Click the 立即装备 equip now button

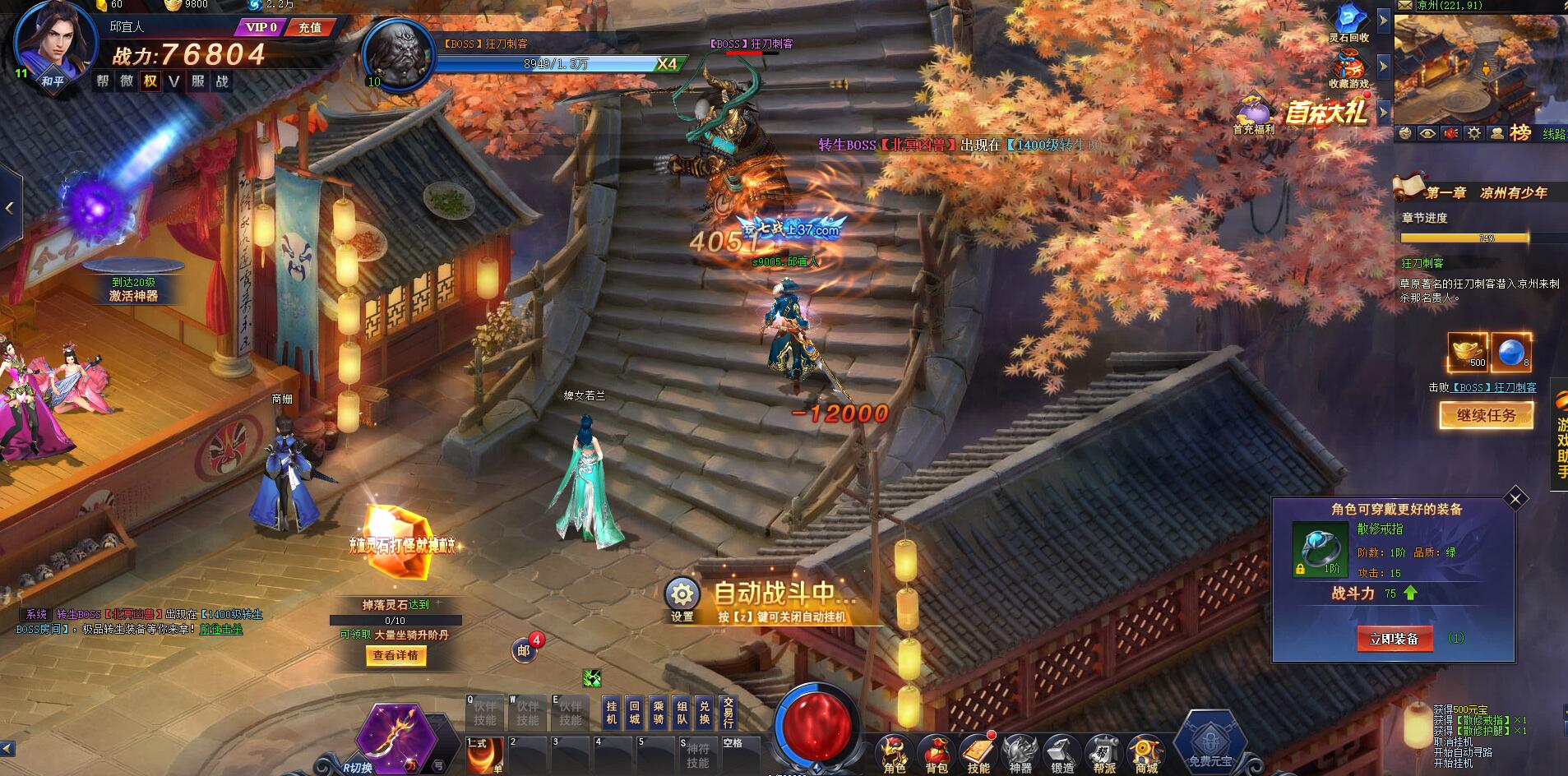1394,639
